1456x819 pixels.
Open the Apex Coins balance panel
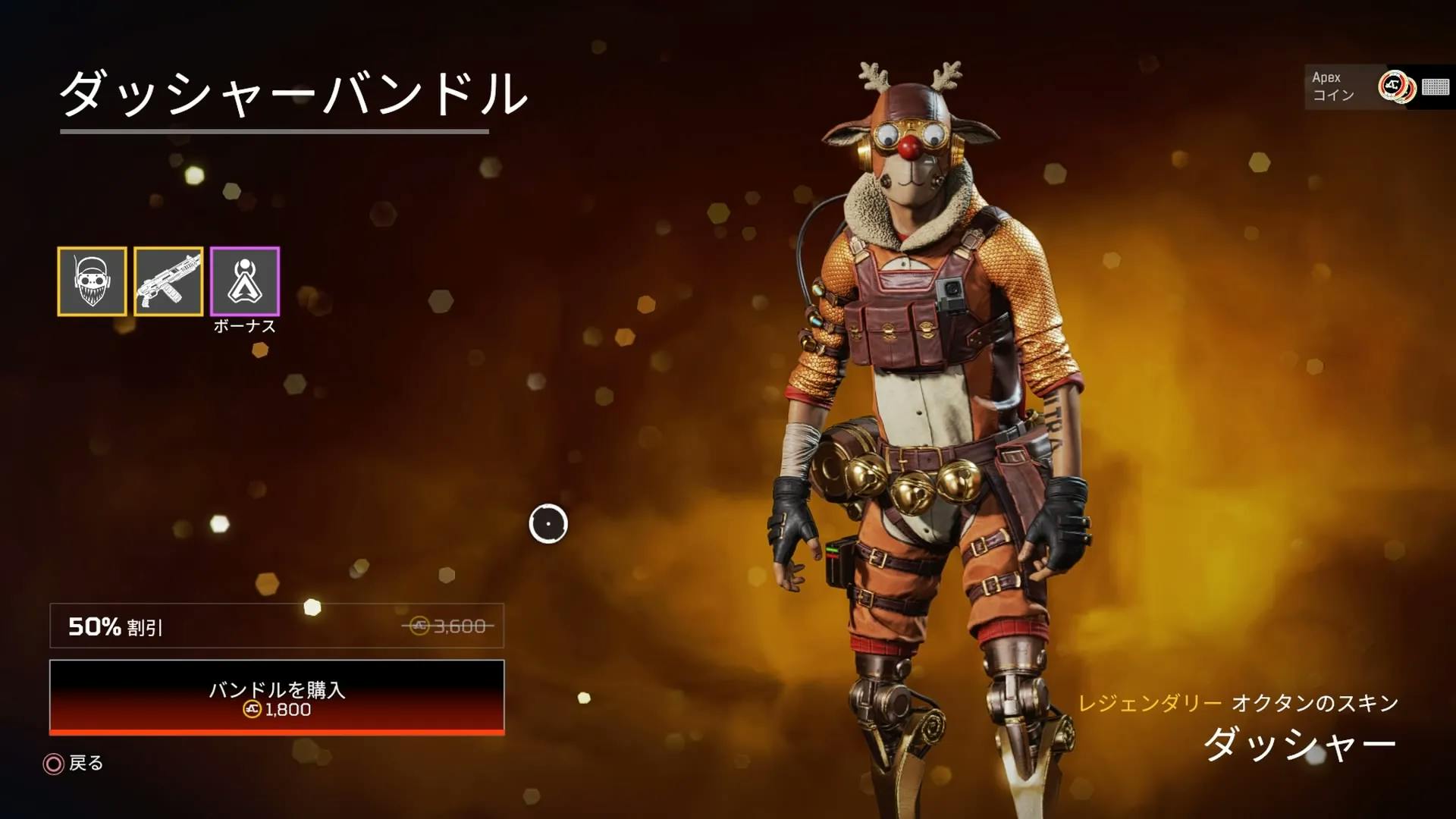(1378, 86)
